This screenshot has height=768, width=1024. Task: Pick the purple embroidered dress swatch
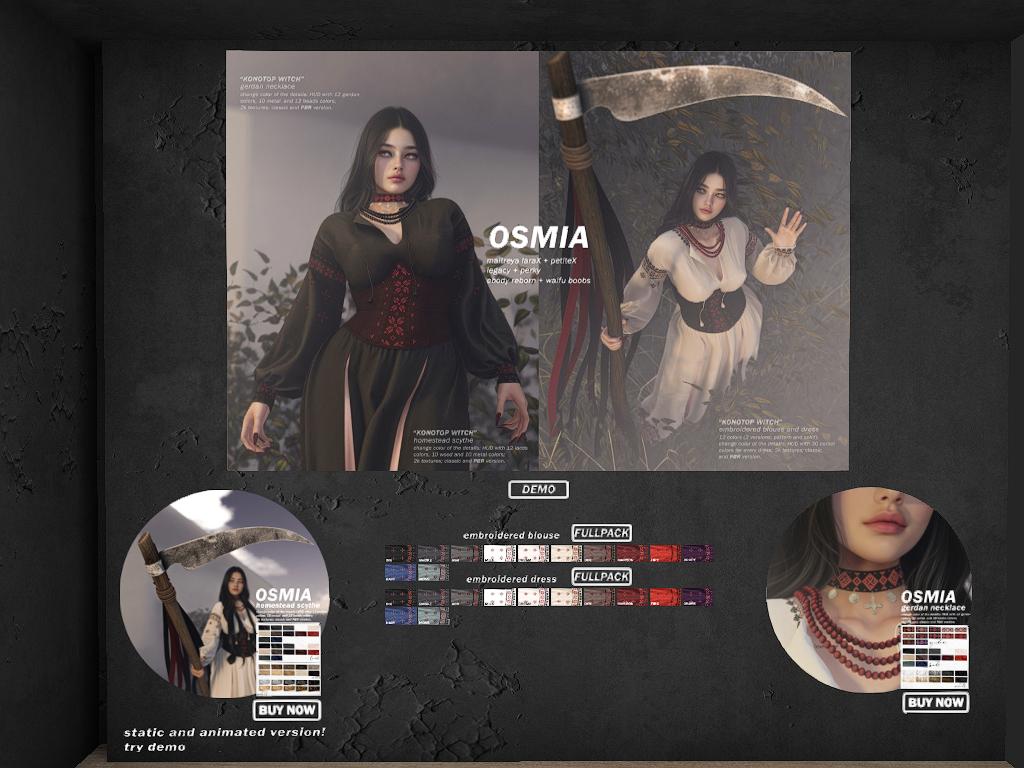(x=697, y=597)
